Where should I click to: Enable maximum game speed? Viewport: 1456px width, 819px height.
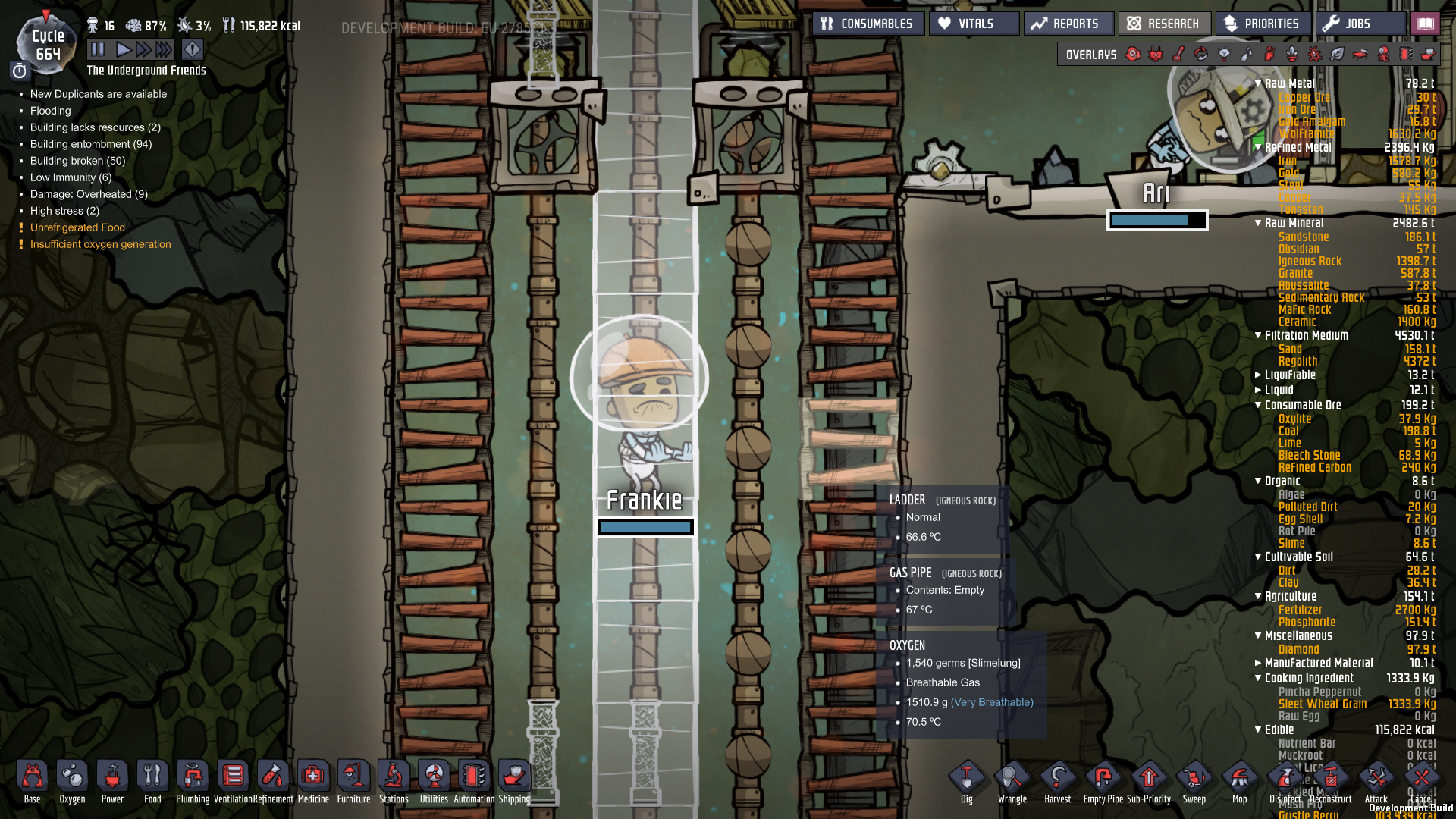tap(163, 49)
